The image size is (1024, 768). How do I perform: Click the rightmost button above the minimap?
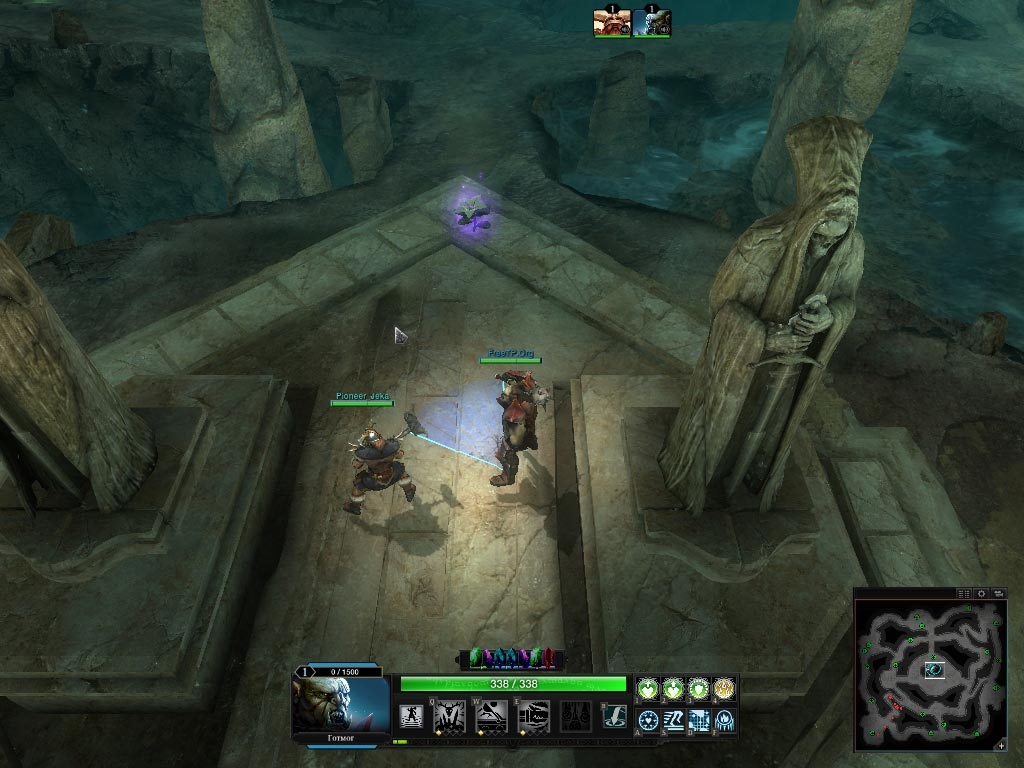coord(999,593)
